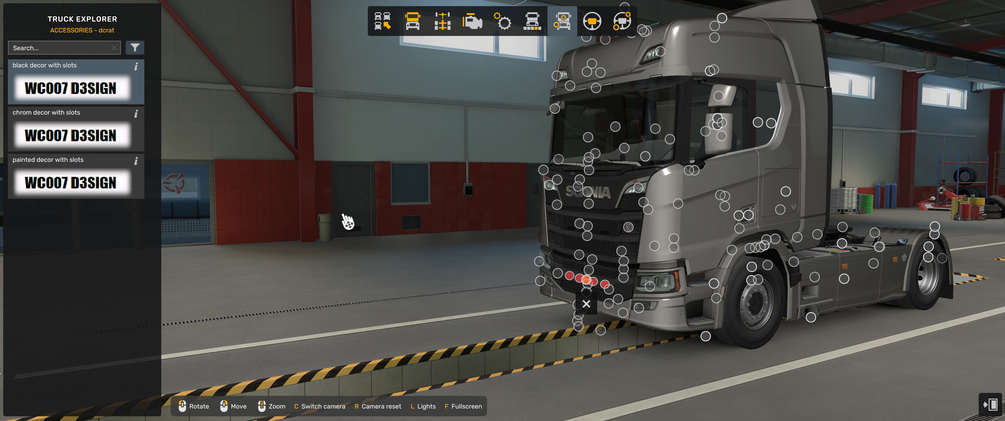Show info for black decor with slots
The height and width of the screenshot is (421, 1005).
click(x=136, y=66)
